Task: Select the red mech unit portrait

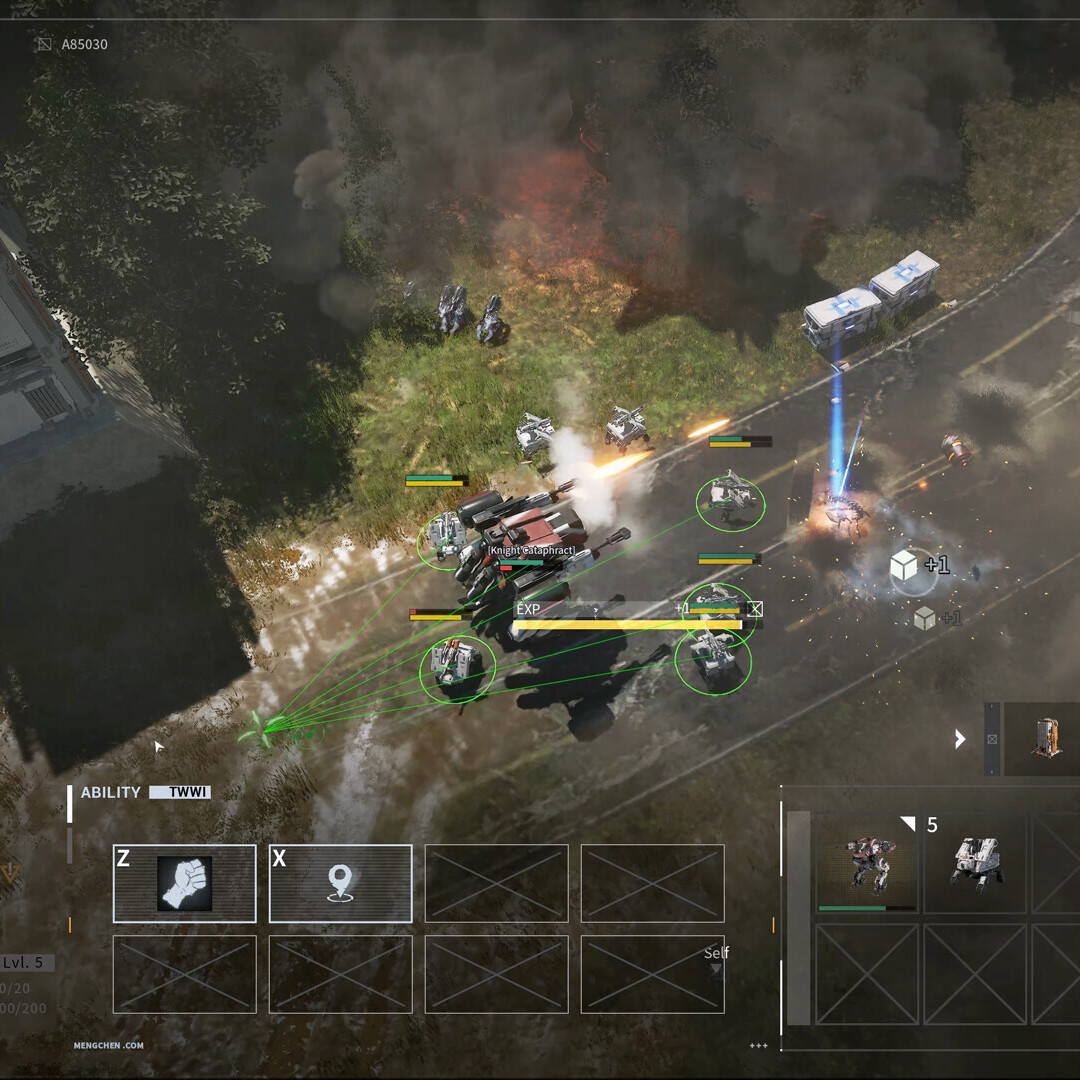Action: (x=867, y=862)
